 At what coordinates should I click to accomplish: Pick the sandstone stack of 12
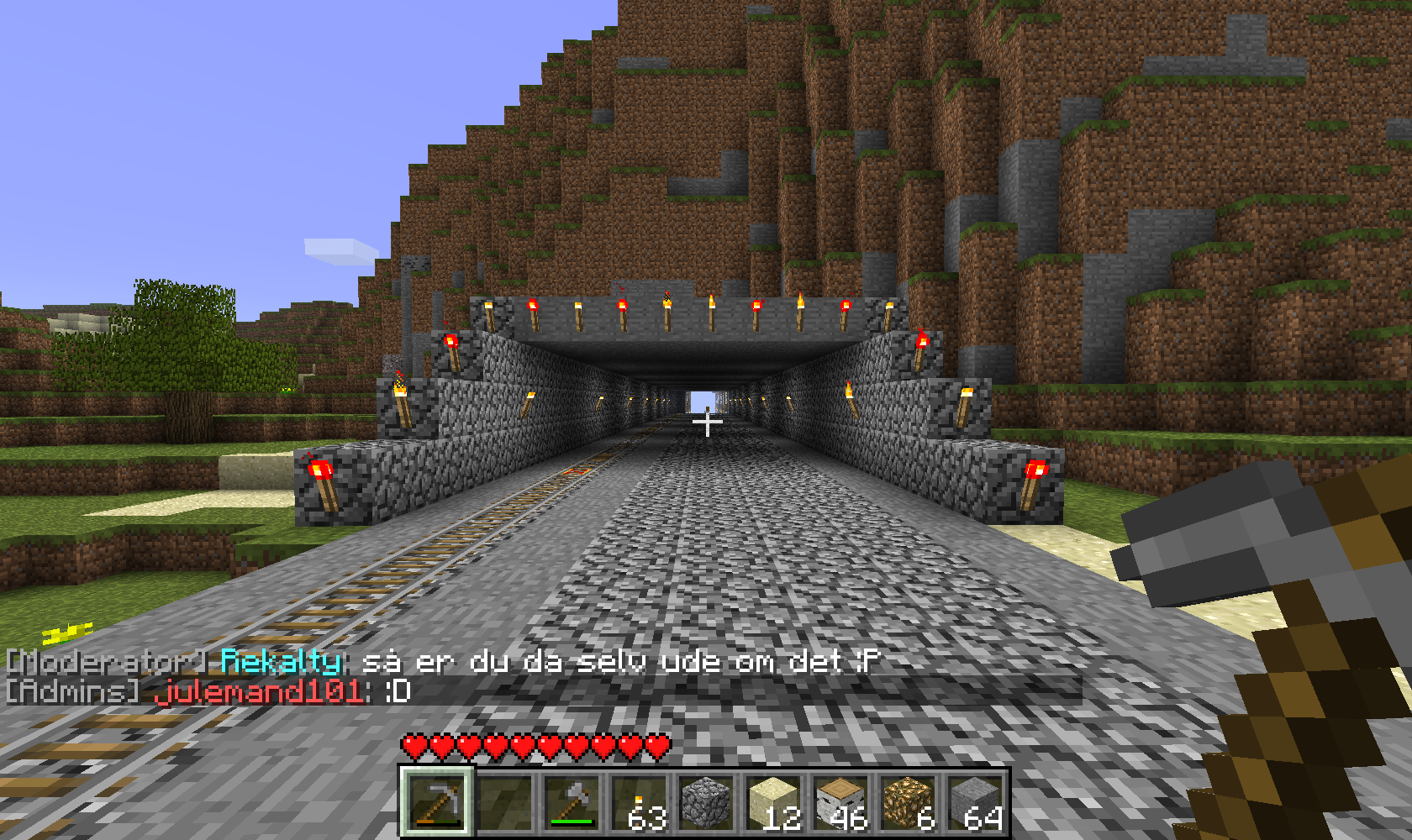point(773,802)
